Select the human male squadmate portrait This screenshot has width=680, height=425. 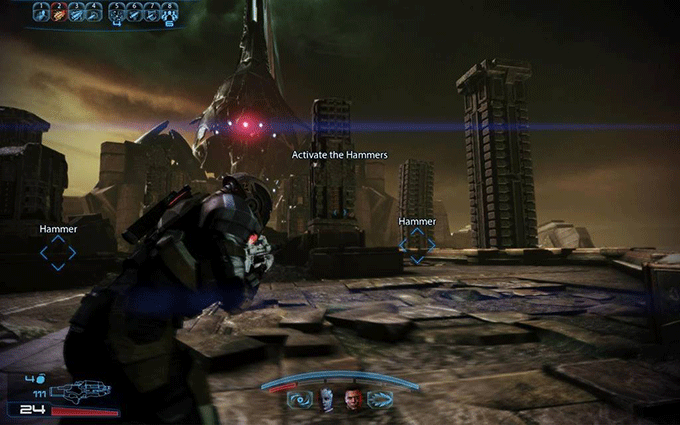coord(353,400)
